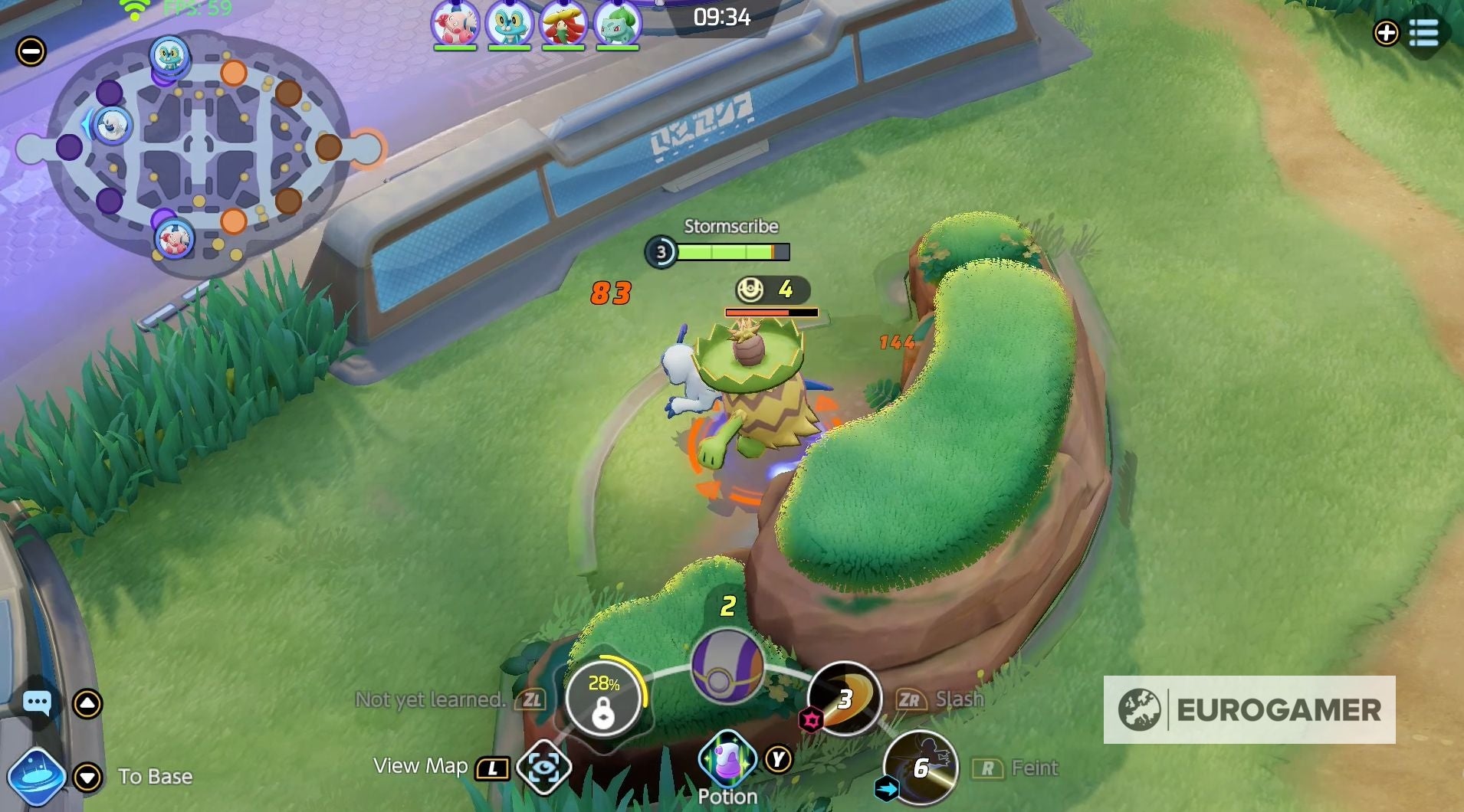
Task: Select the red-flower teammate portrait
Action: pyautogui.click(x=563, y=23)
